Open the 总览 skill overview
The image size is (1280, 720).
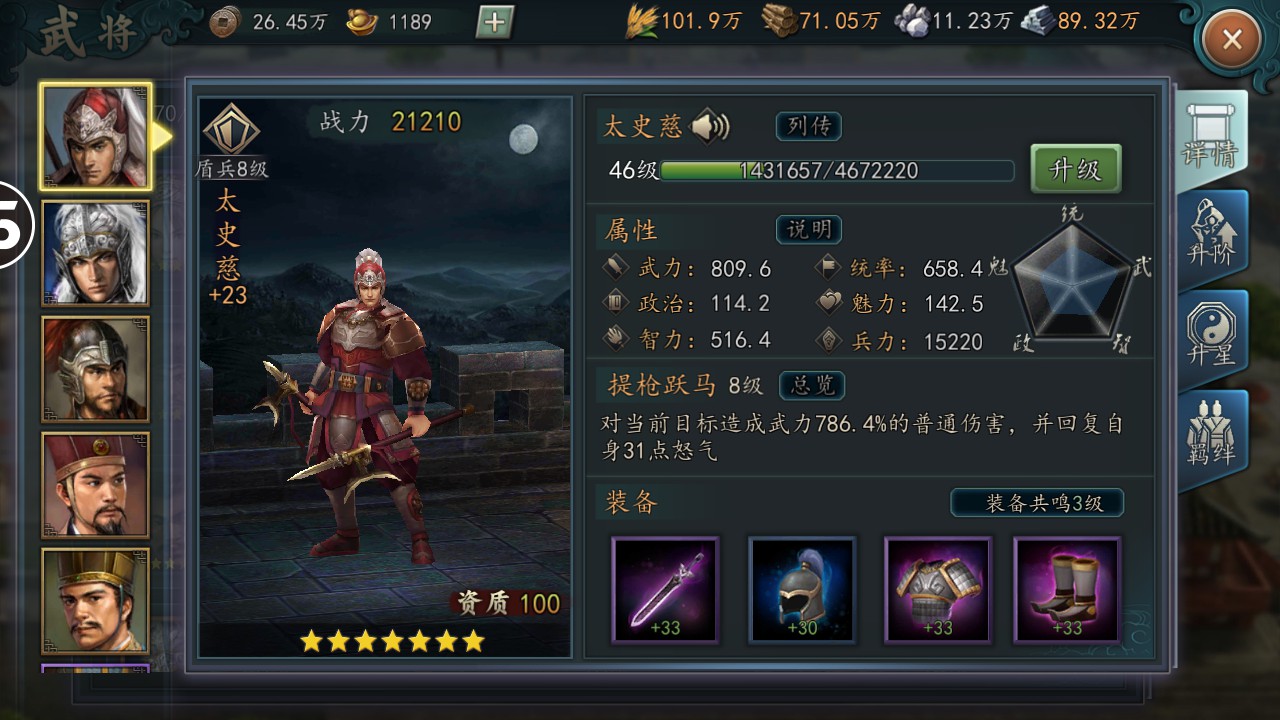811,385
